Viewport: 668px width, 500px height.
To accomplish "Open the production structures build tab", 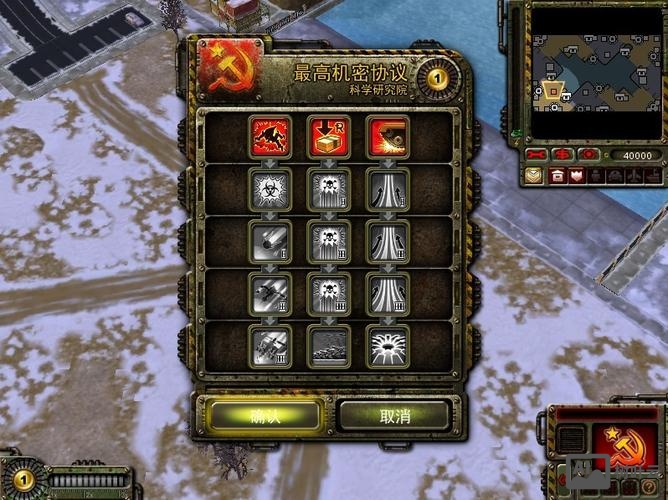I will [558, 176].
